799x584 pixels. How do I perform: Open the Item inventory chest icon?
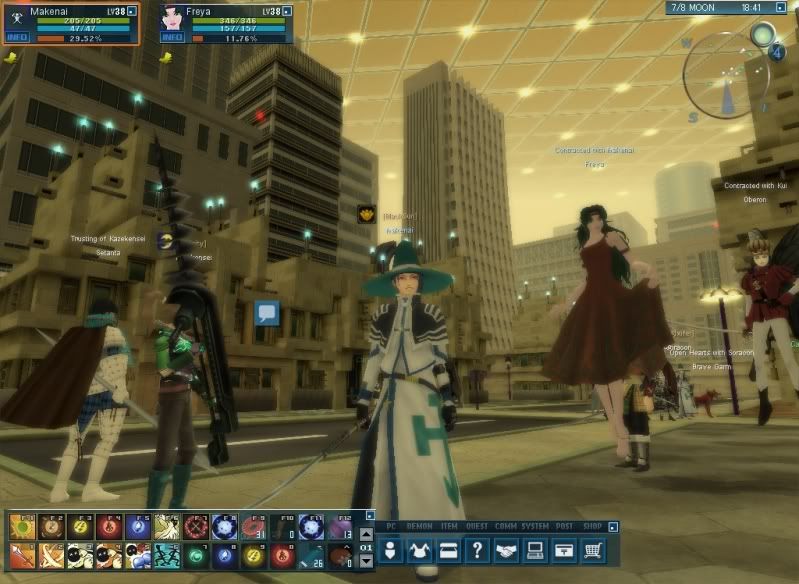click(449, 549)
